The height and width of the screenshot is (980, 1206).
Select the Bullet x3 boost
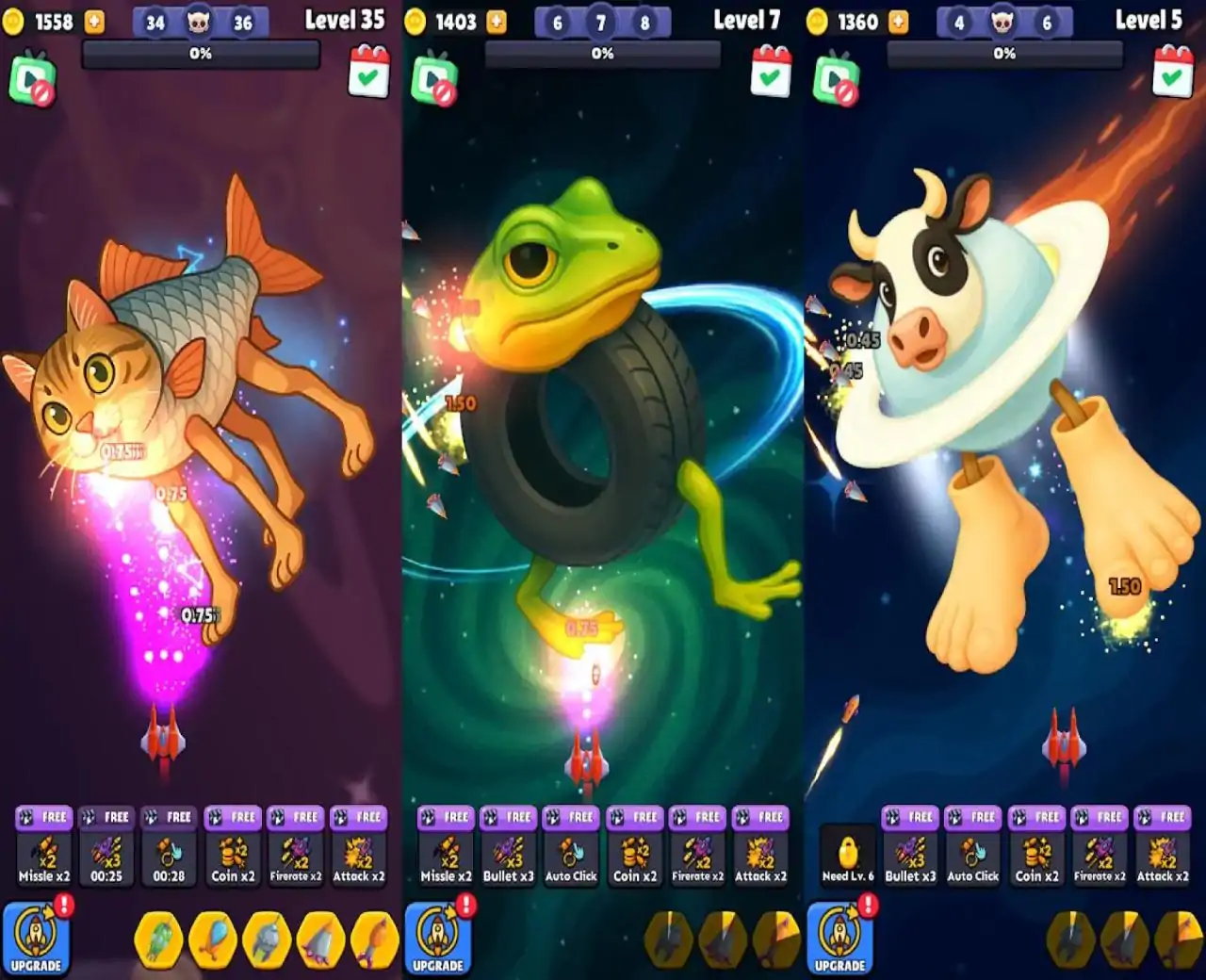(x=509, y=857)
